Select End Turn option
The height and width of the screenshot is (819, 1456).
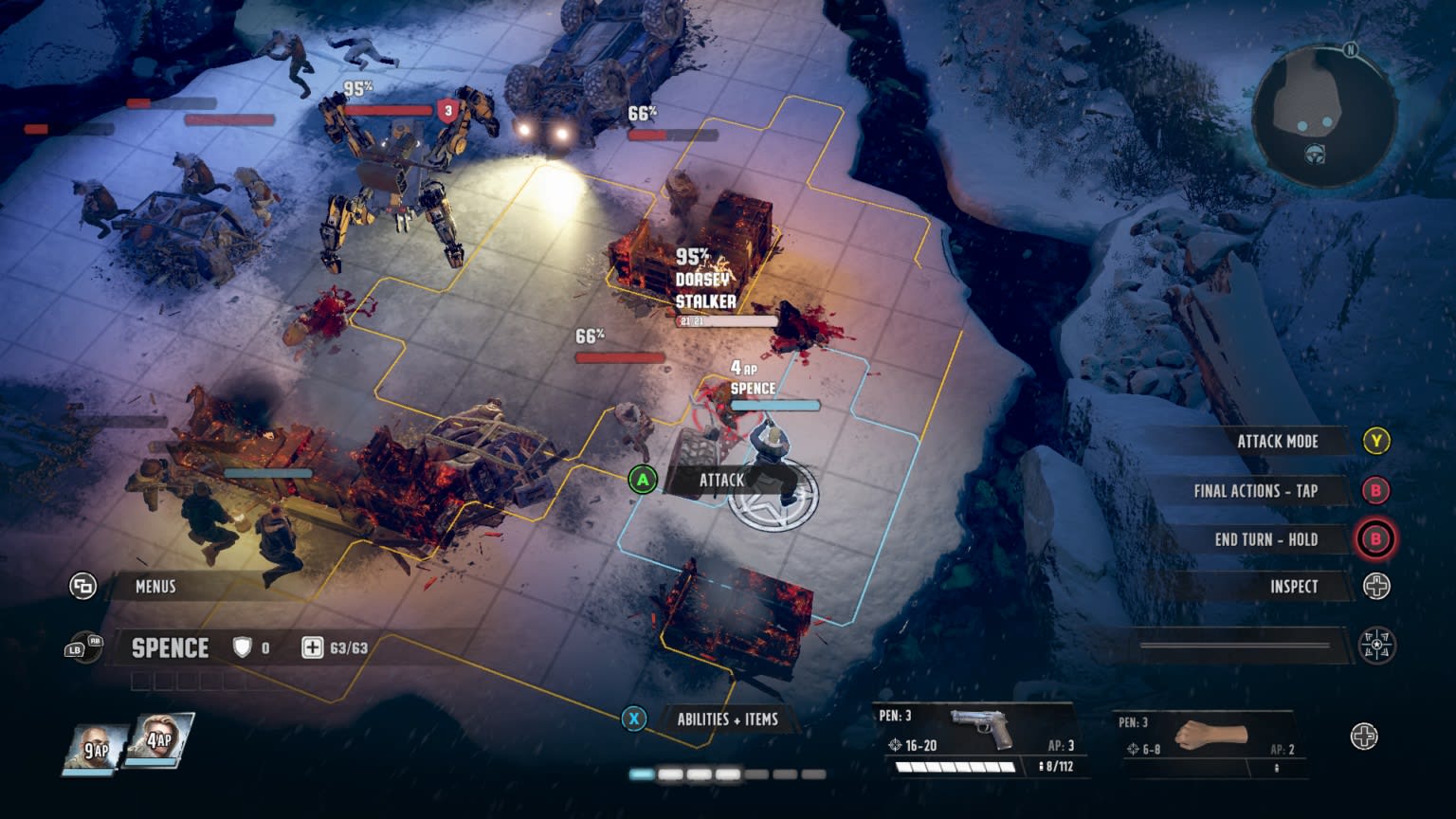point(1265,539)
